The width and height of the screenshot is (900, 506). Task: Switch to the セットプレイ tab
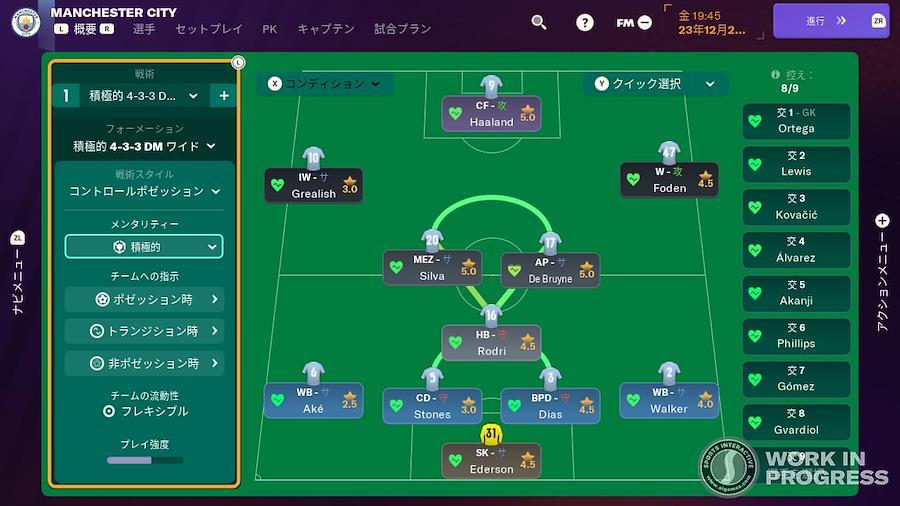209,29
